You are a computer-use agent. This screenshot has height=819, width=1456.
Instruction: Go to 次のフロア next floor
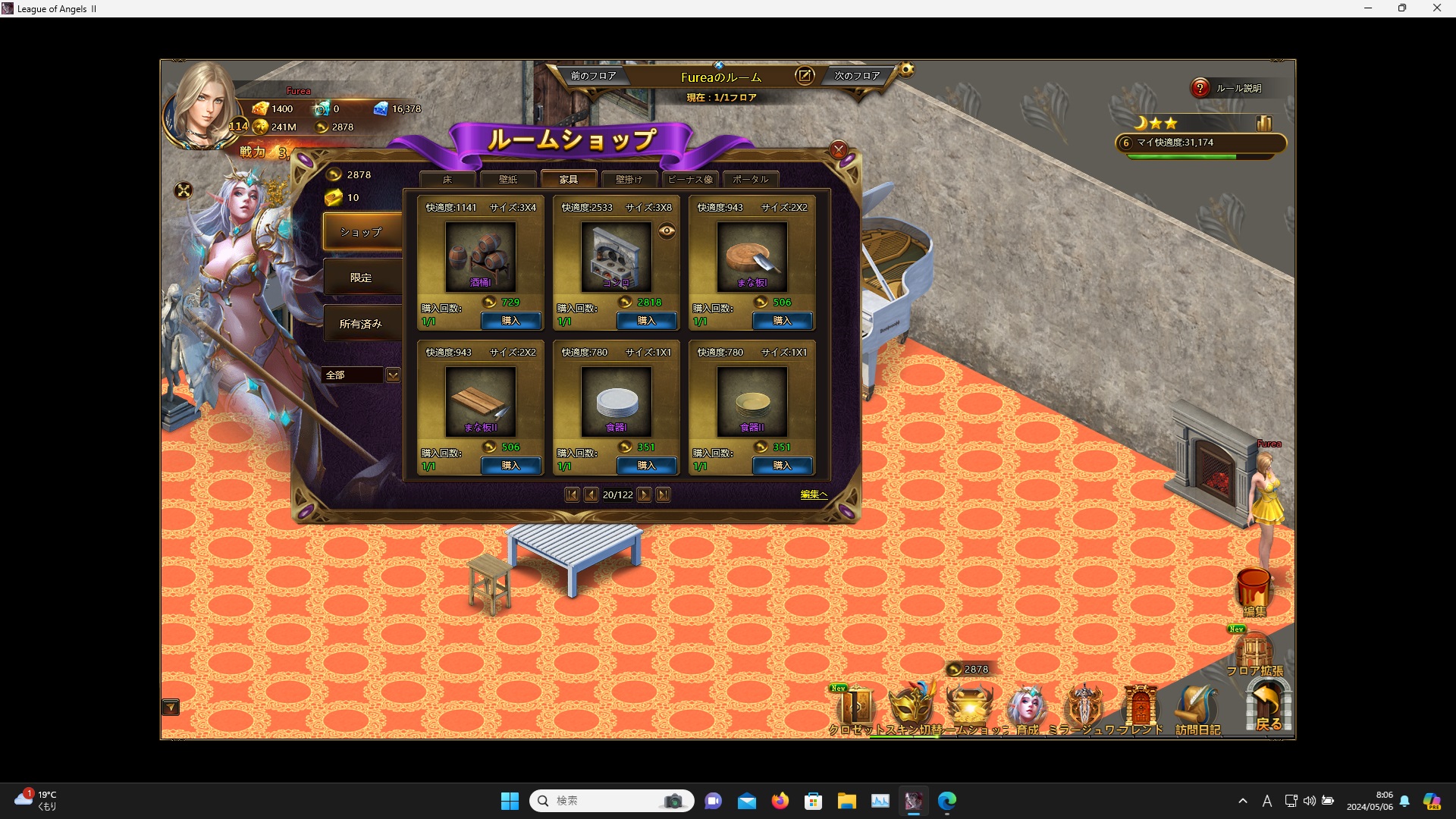click(857, 76)
